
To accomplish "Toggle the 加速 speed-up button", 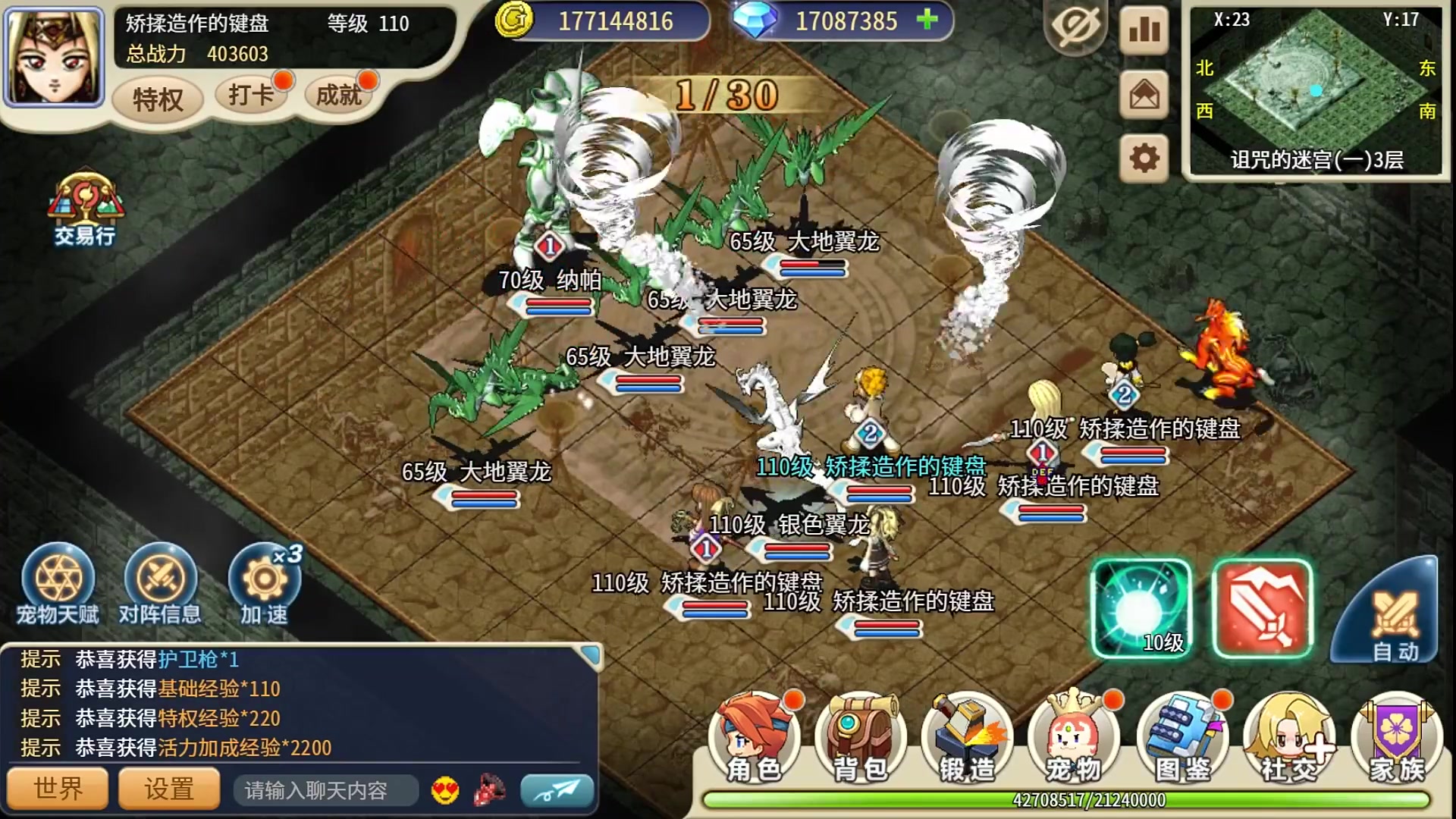I will click(264, 584).
